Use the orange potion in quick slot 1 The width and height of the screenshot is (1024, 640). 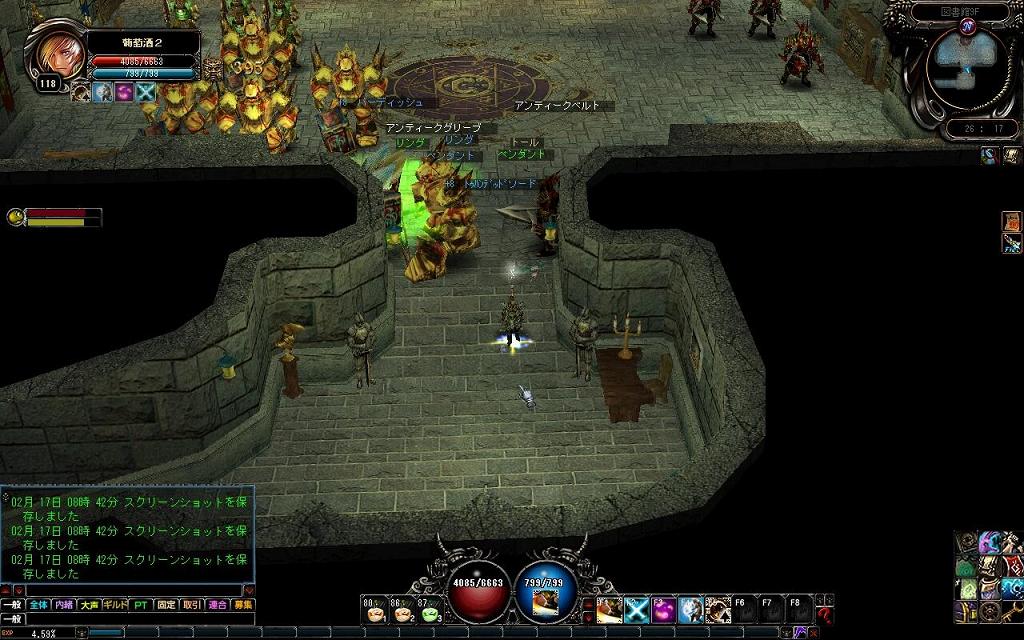tap(375, 612)
